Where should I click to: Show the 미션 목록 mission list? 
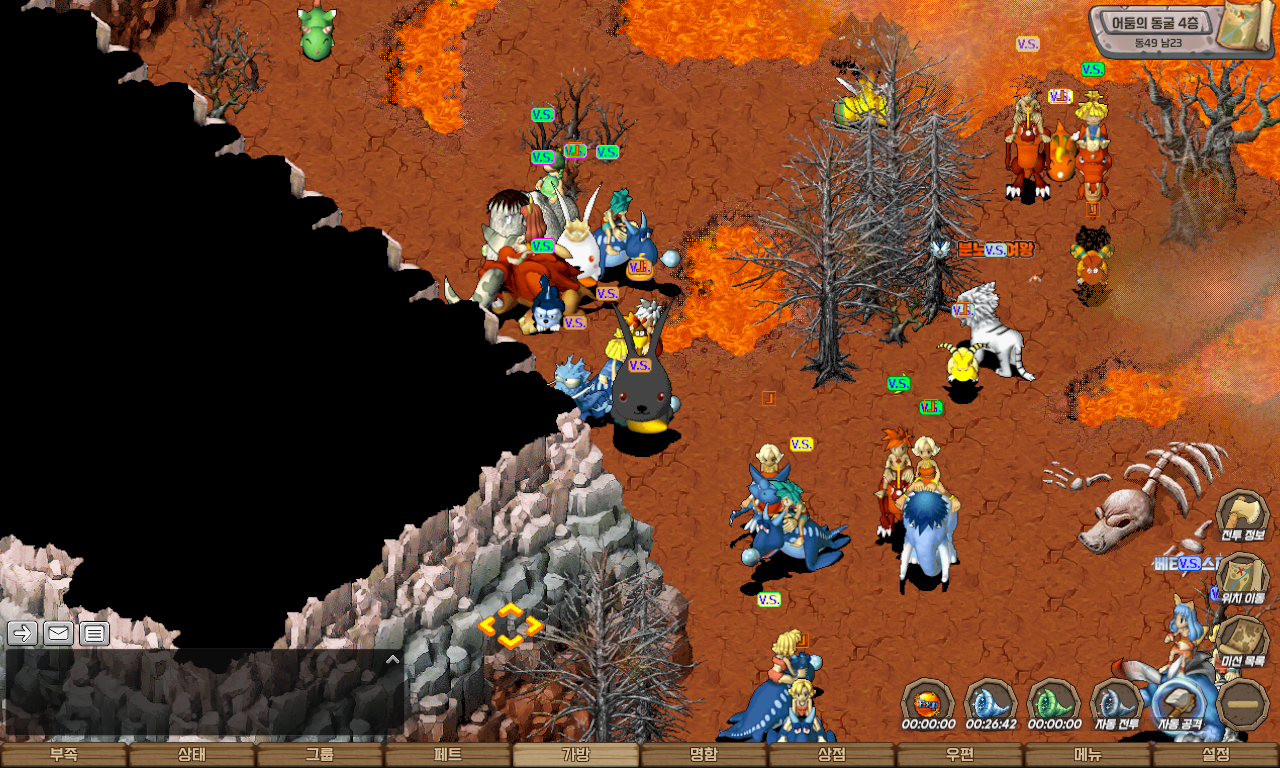[1242, 642]
